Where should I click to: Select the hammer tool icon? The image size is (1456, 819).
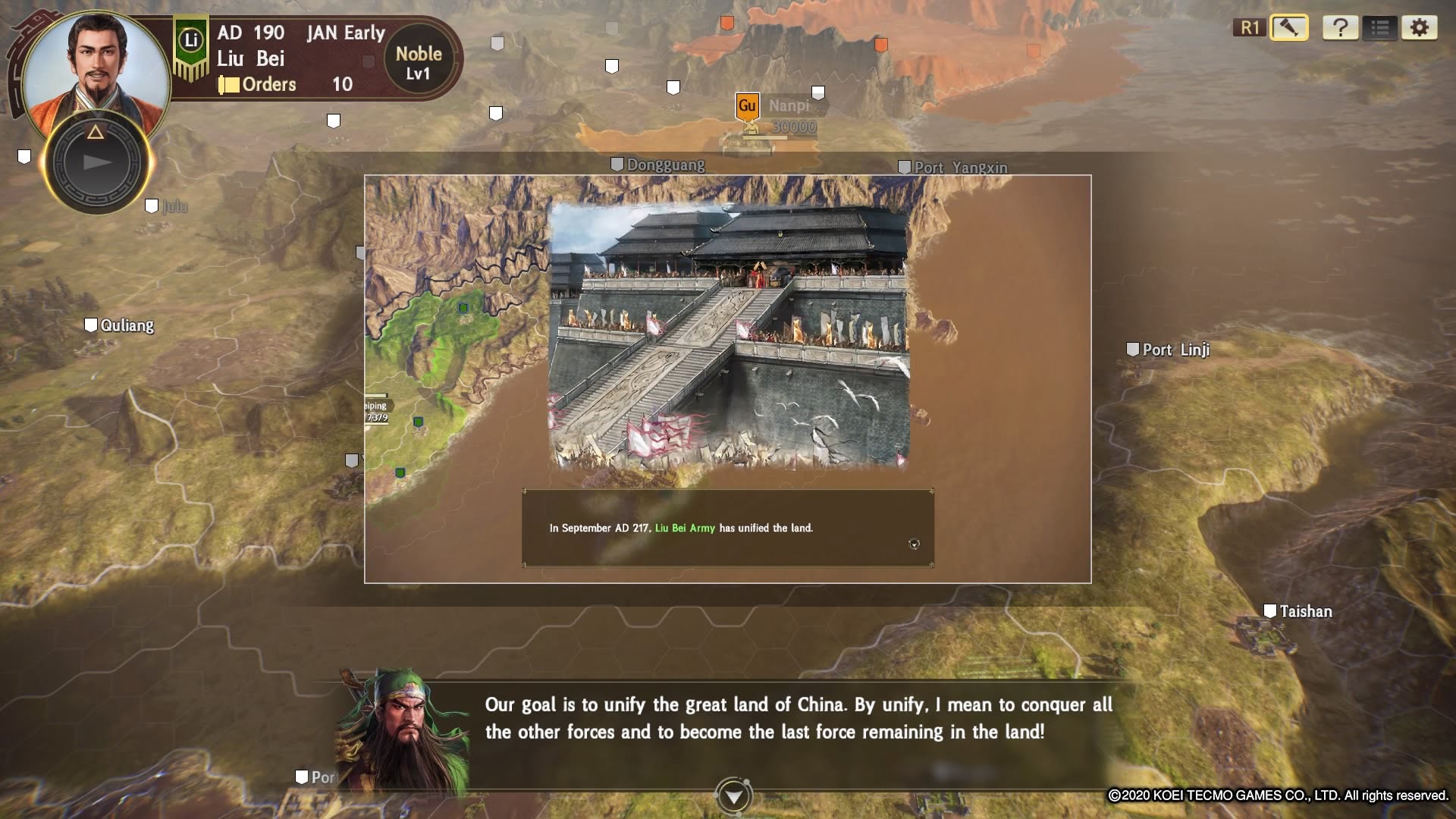pos(1288,28)
